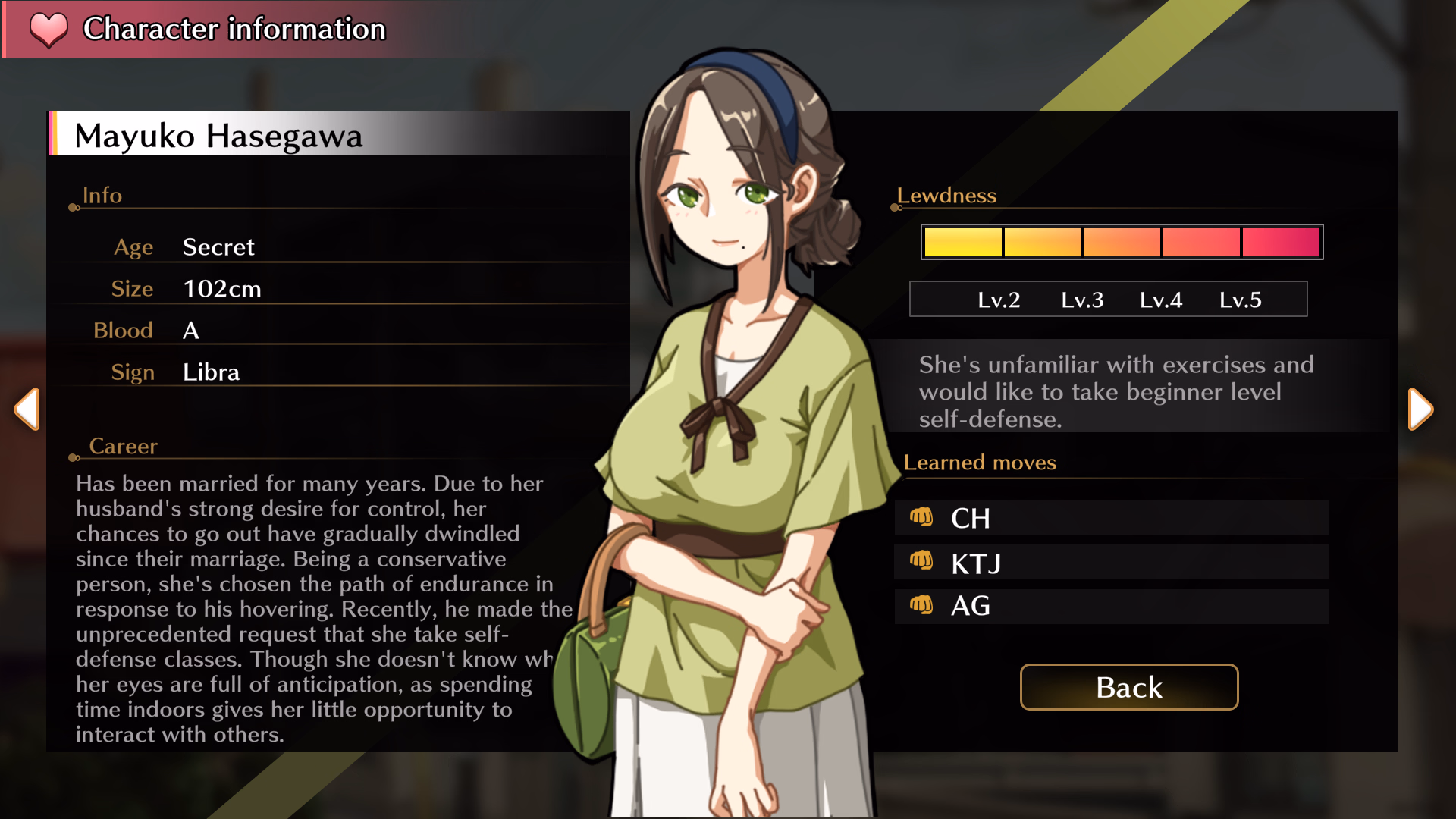This screenshot has height=819, width=1456.
Task: Select the Lv.5 lewdness level
Action: tap(1241, 300)
